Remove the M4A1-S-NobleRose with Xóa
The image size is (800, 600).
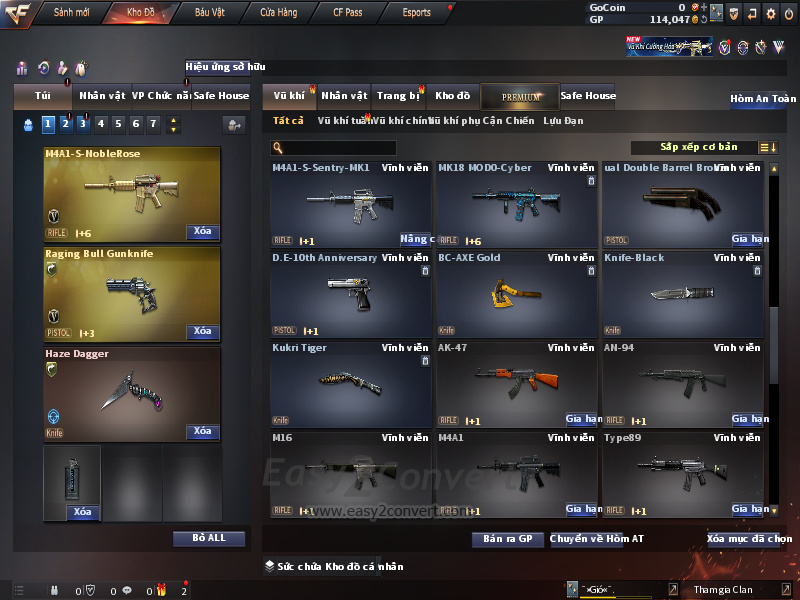(202, 232)
